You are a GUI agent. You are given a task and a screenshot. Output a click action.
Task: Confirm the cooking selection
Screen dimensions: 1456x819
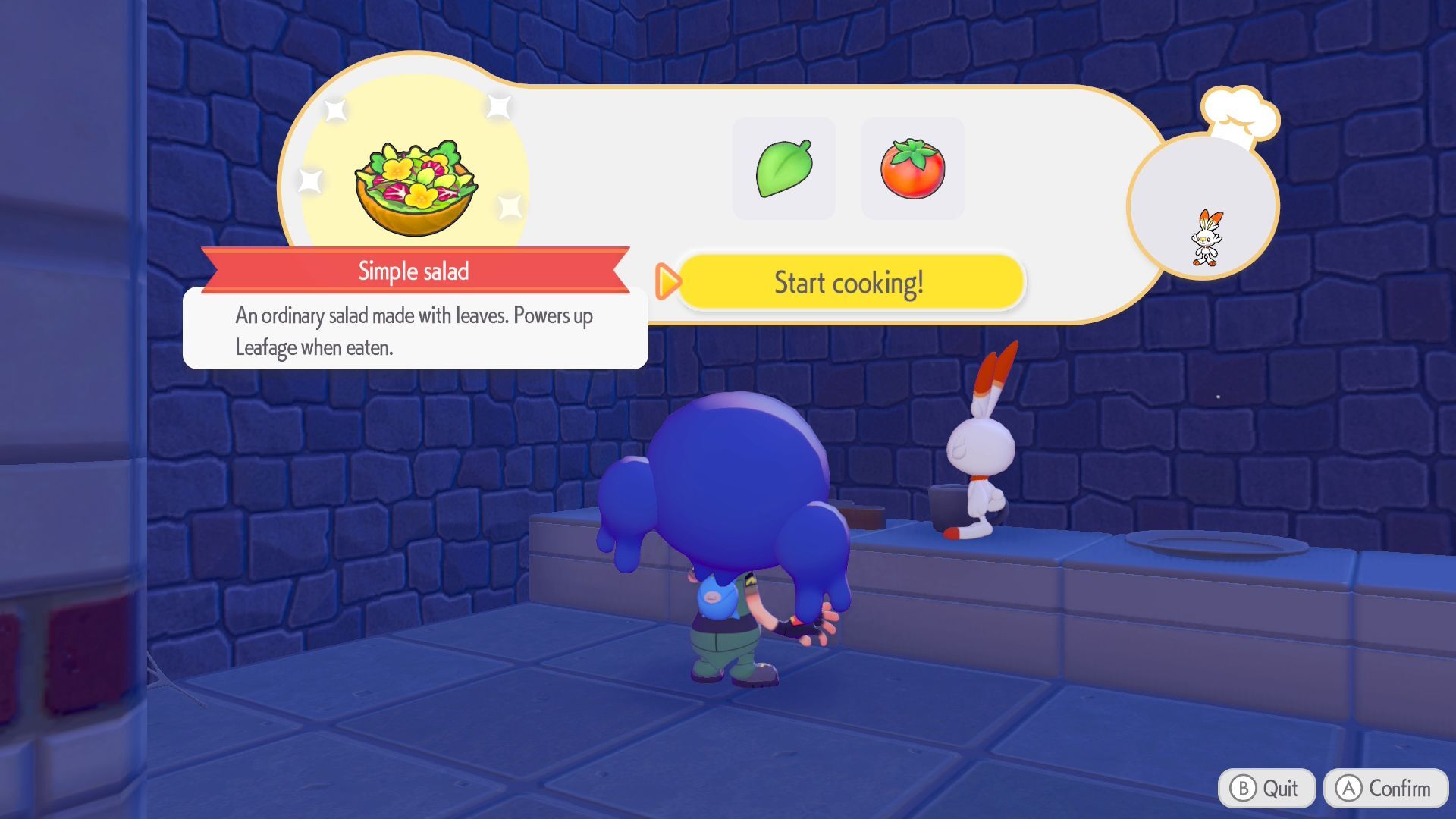pyautogui.click(x=1385, y=789)
